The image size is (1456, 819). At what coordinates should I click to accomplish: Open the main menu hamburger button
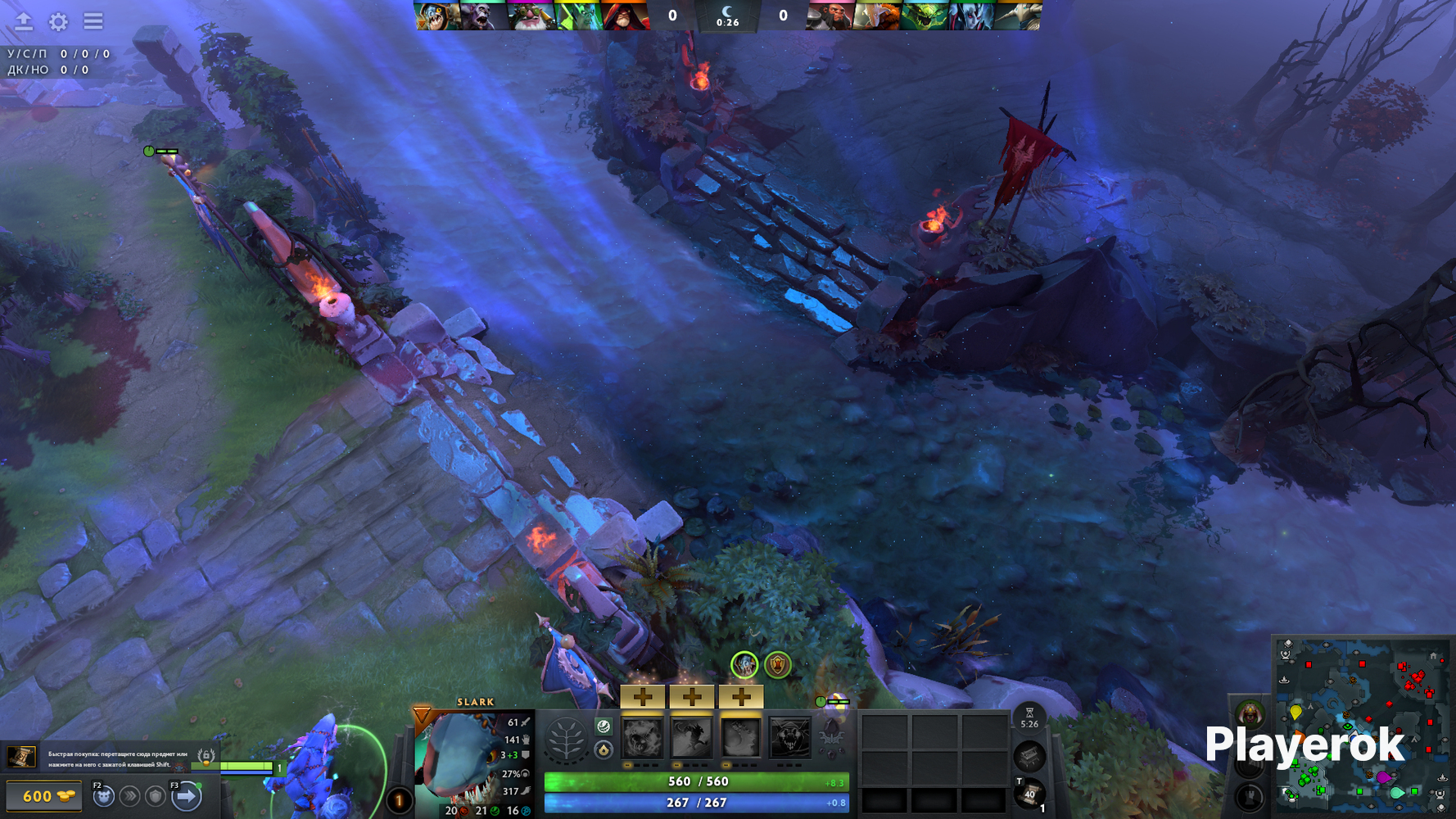coord(93,21)
